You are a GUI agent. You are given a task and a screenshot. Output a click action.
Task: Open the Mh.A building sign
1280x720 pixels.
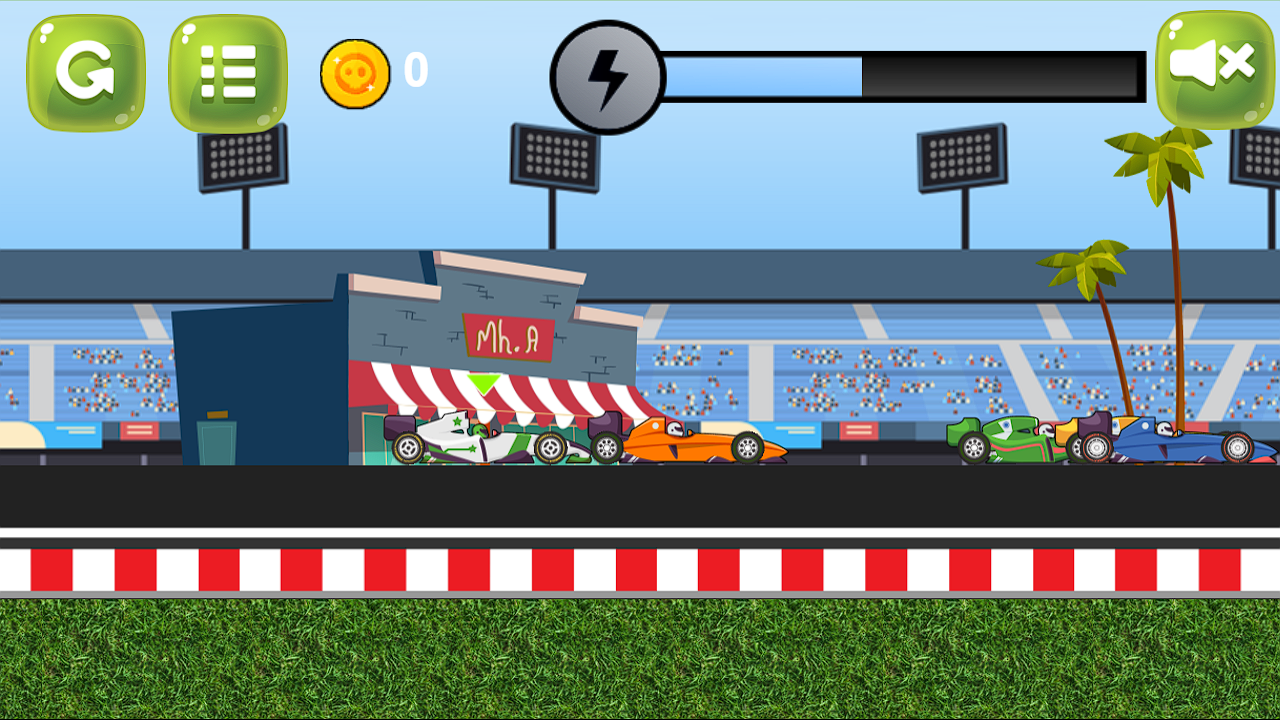tap(510, 337)
